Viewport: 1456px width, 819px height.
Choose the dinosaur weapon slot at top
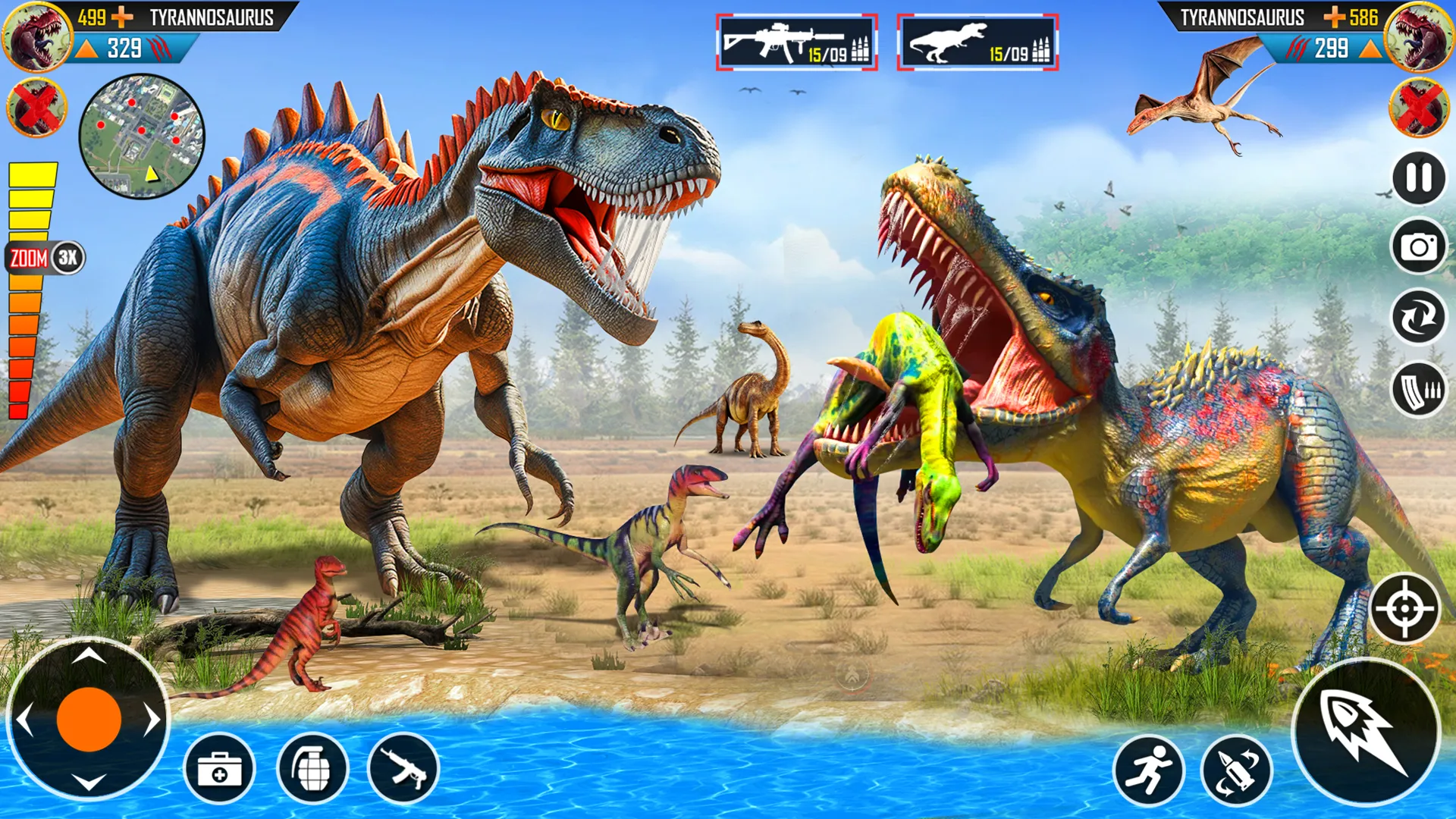click(x=977, y=42)
